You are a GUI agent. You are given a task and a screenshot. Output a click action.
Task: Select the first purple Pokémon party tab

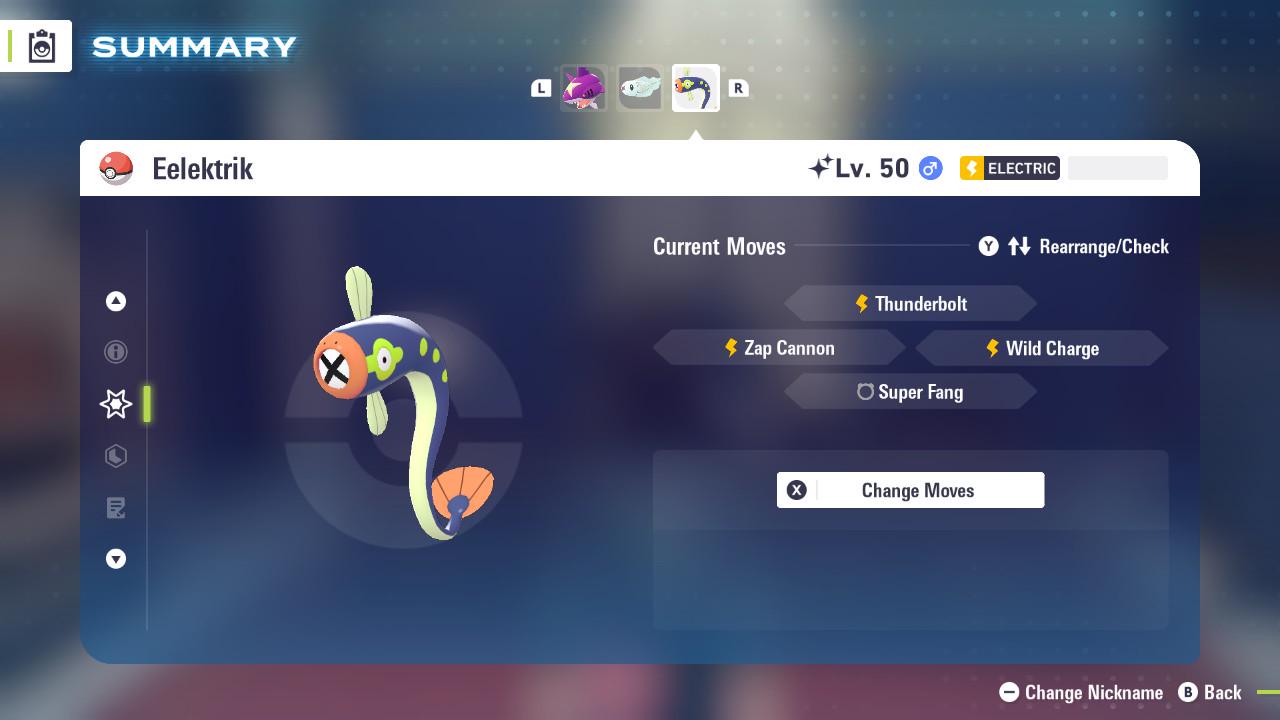[584, 88]
